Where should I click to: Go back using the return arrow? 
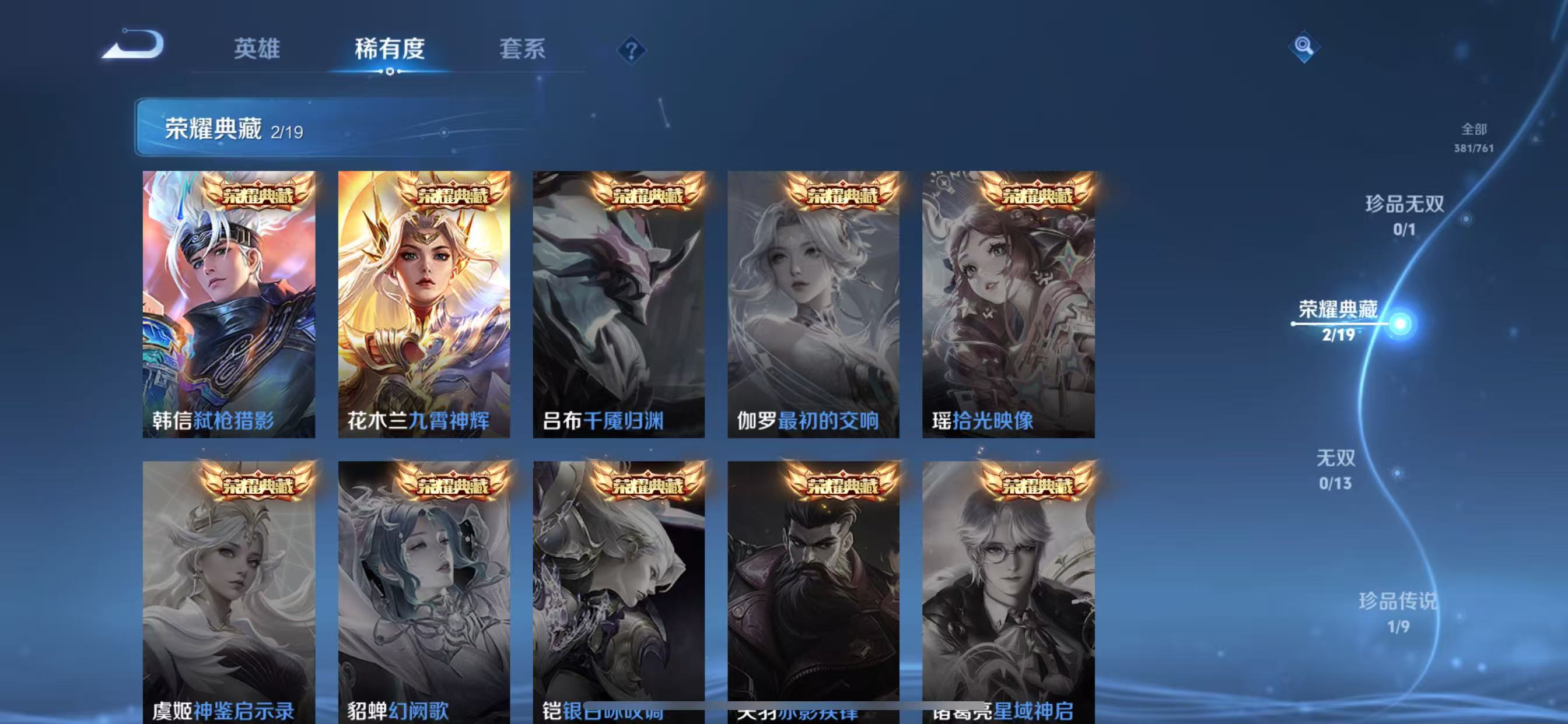[x=132, y=45]
